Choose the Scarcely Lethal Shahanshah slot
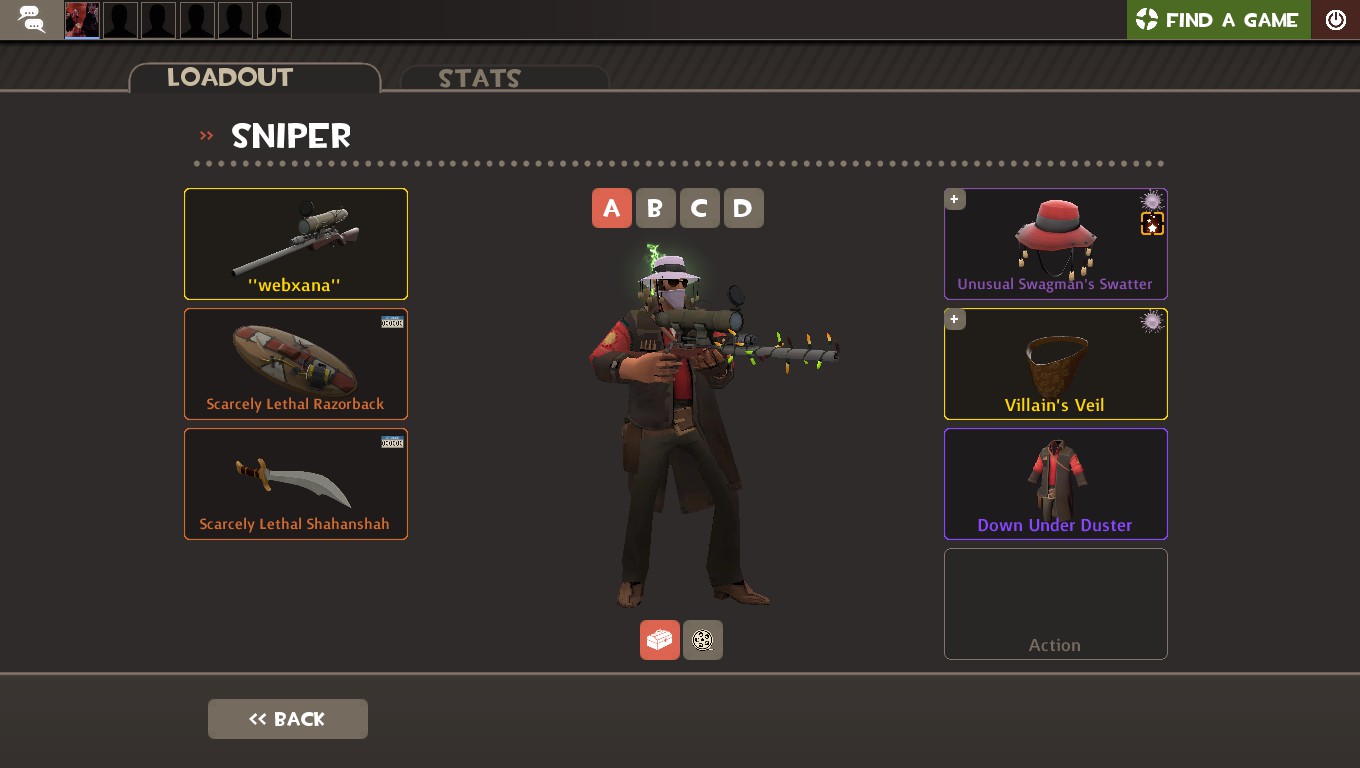Image resolution: width=1360 pixels, height=768 pixels. 296,484
